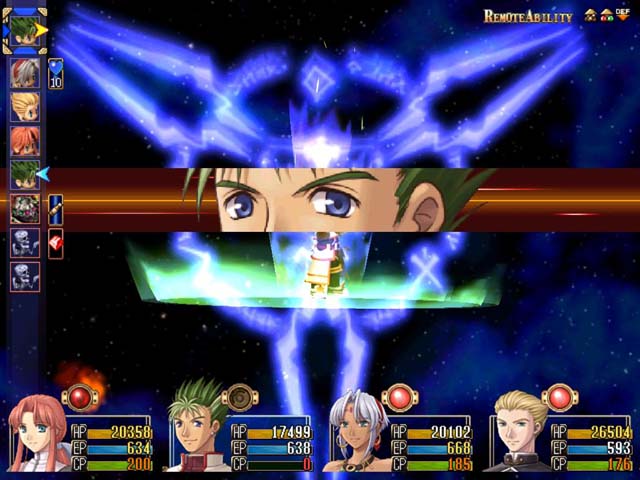The height and width of the screenshot is (480, 640).
Task: Select the green-haired man's party status portrait
Action: pos(198,435)
